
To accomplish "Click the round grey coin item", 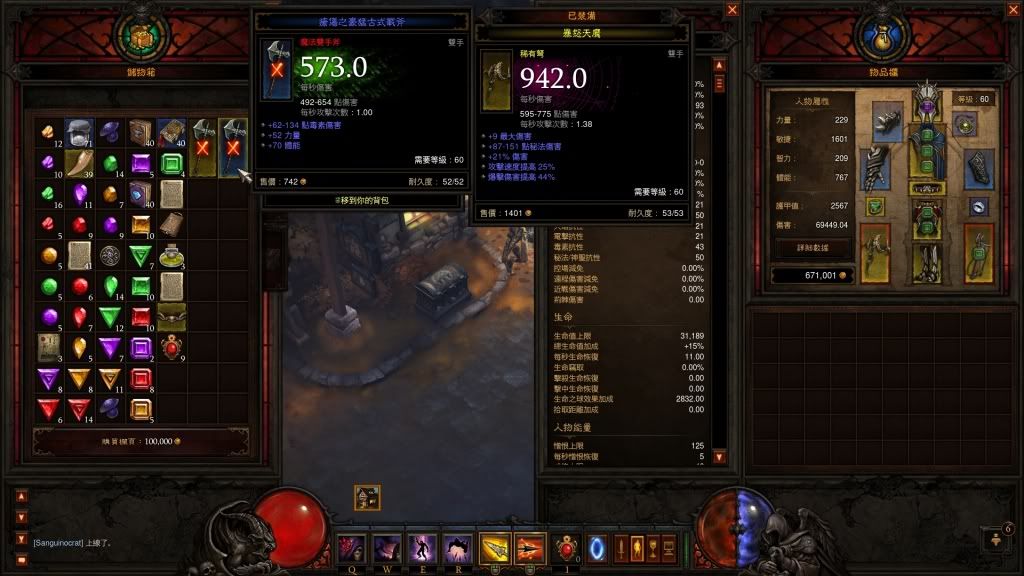I will 110,255.
